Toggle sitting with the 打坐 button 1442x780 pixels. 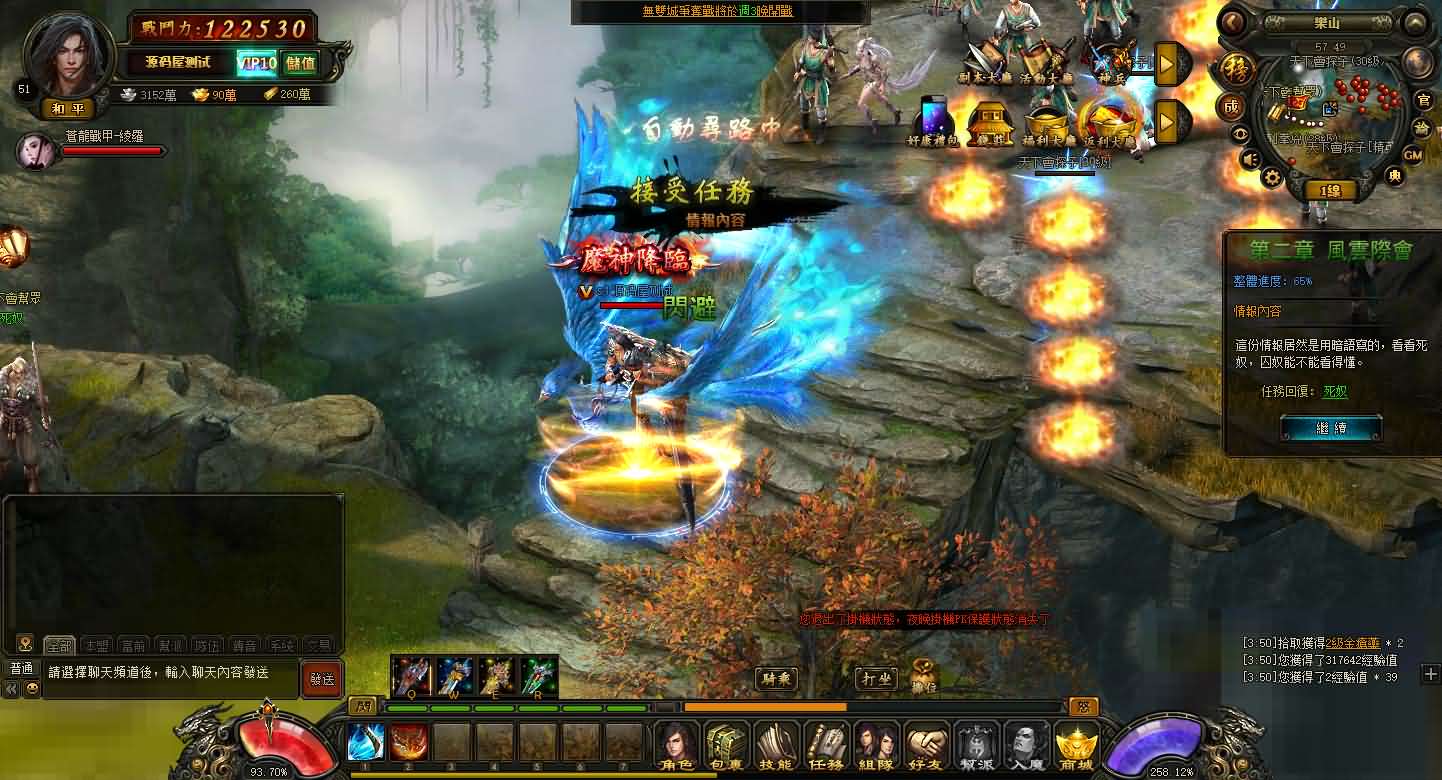tap(877, 676)
